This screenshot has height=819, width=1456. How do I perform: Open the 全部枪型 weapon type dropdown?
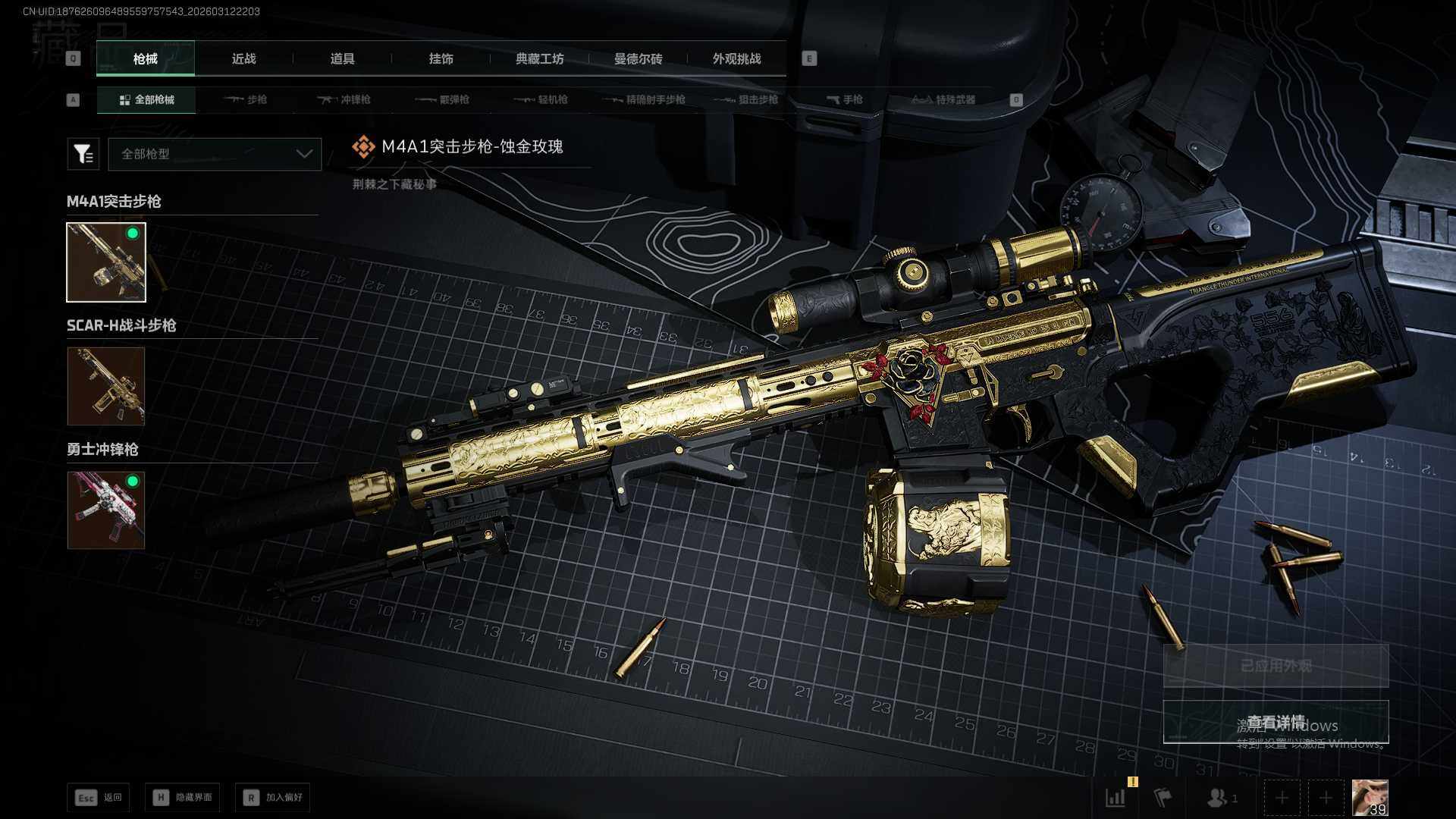[x=215, y=154]
